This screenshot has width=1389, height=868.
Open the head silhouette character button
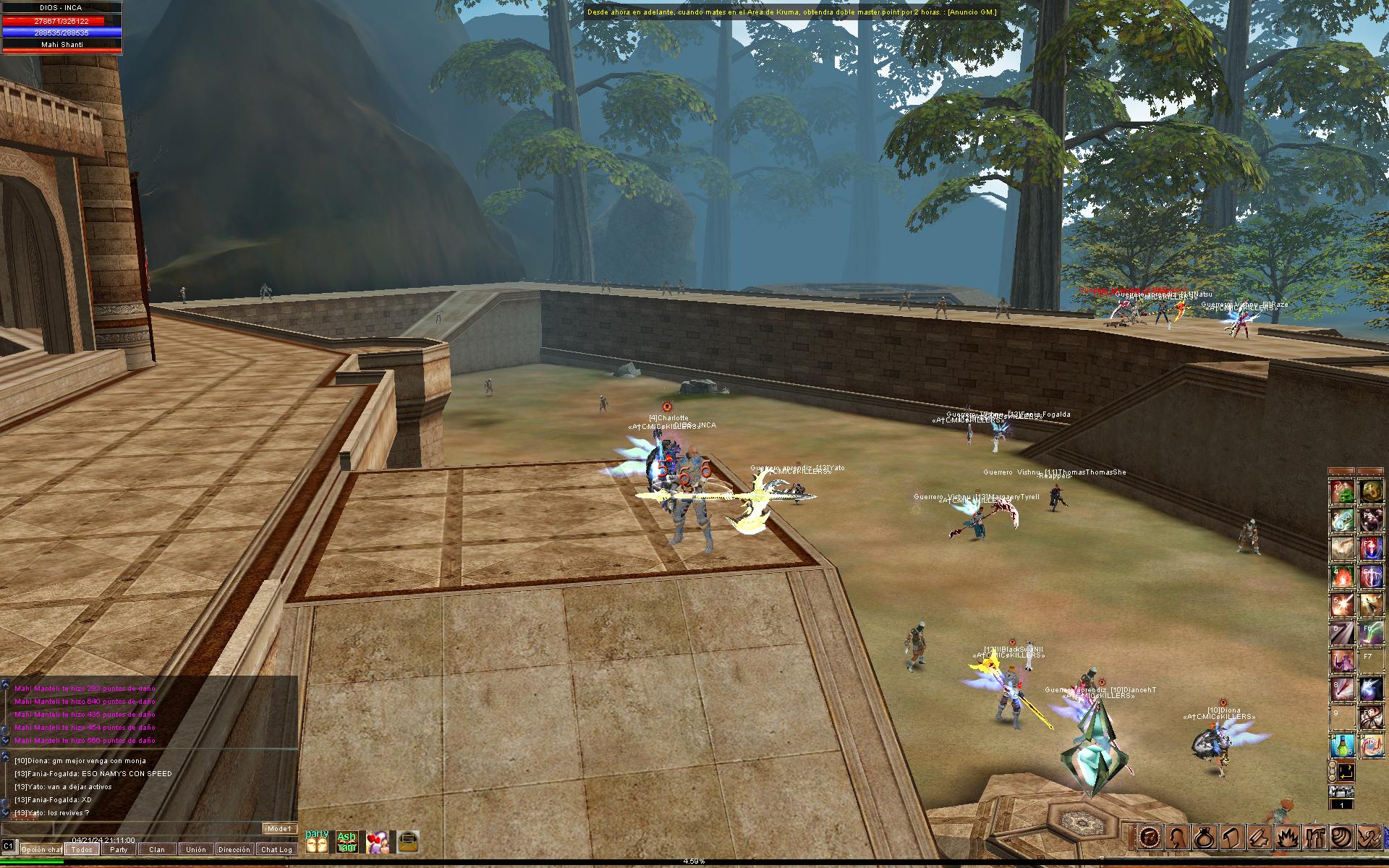pos(1176,837)
